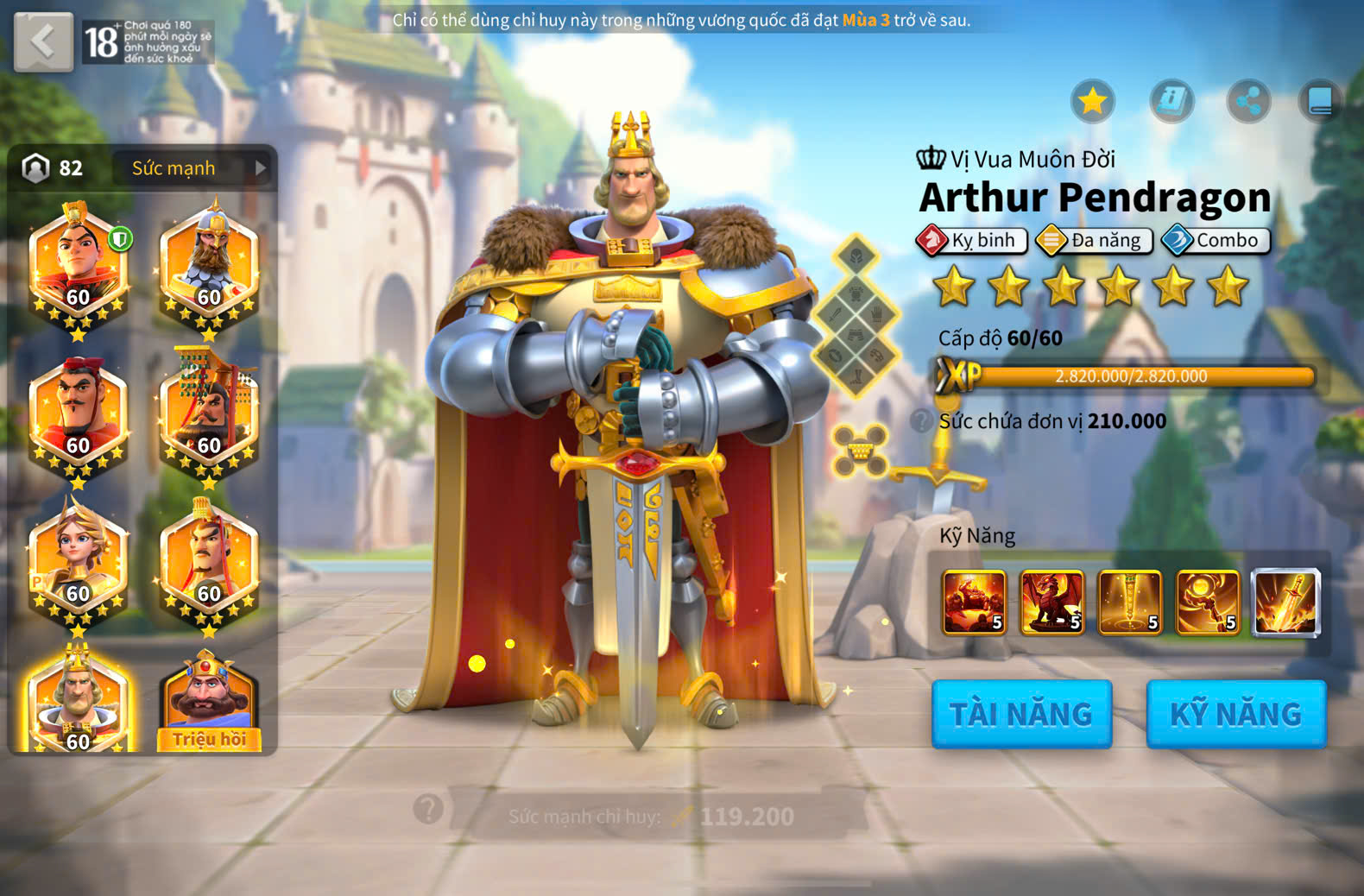The image size is (1364, 896).
Task: Open the blue book icon
Action: (1320, 102)
